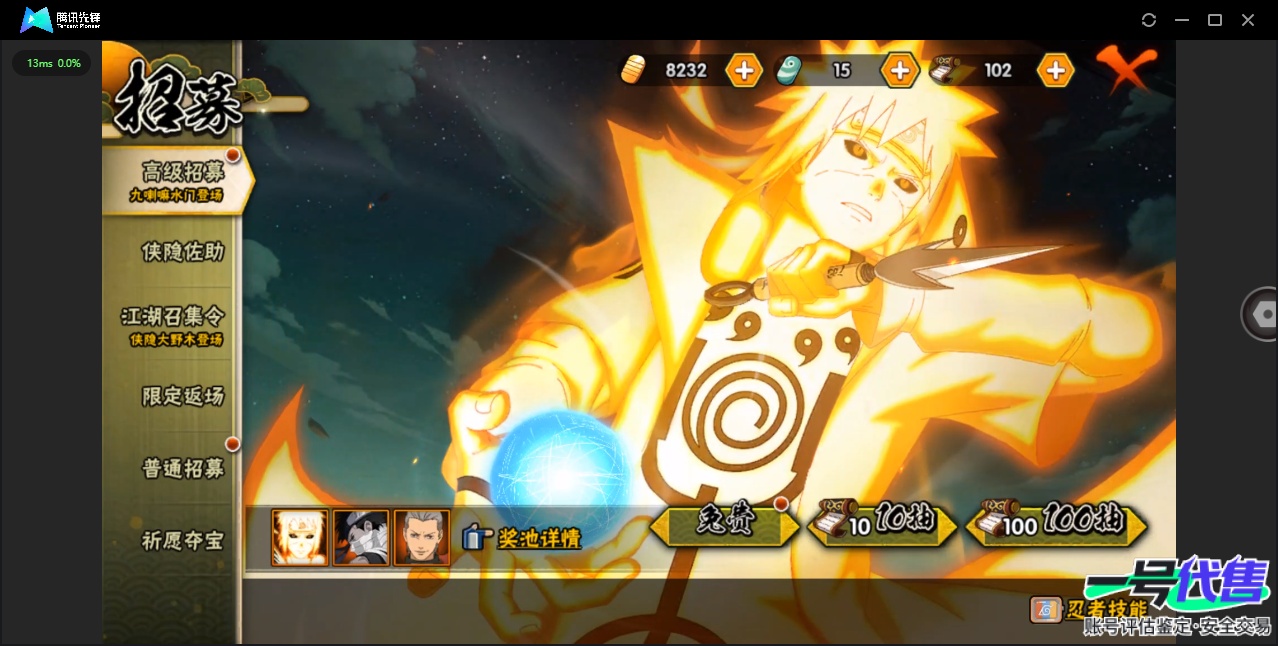Screen dimensions: 1278x646
Task: Open the 江湖召集令 tab
Action: 174,324
